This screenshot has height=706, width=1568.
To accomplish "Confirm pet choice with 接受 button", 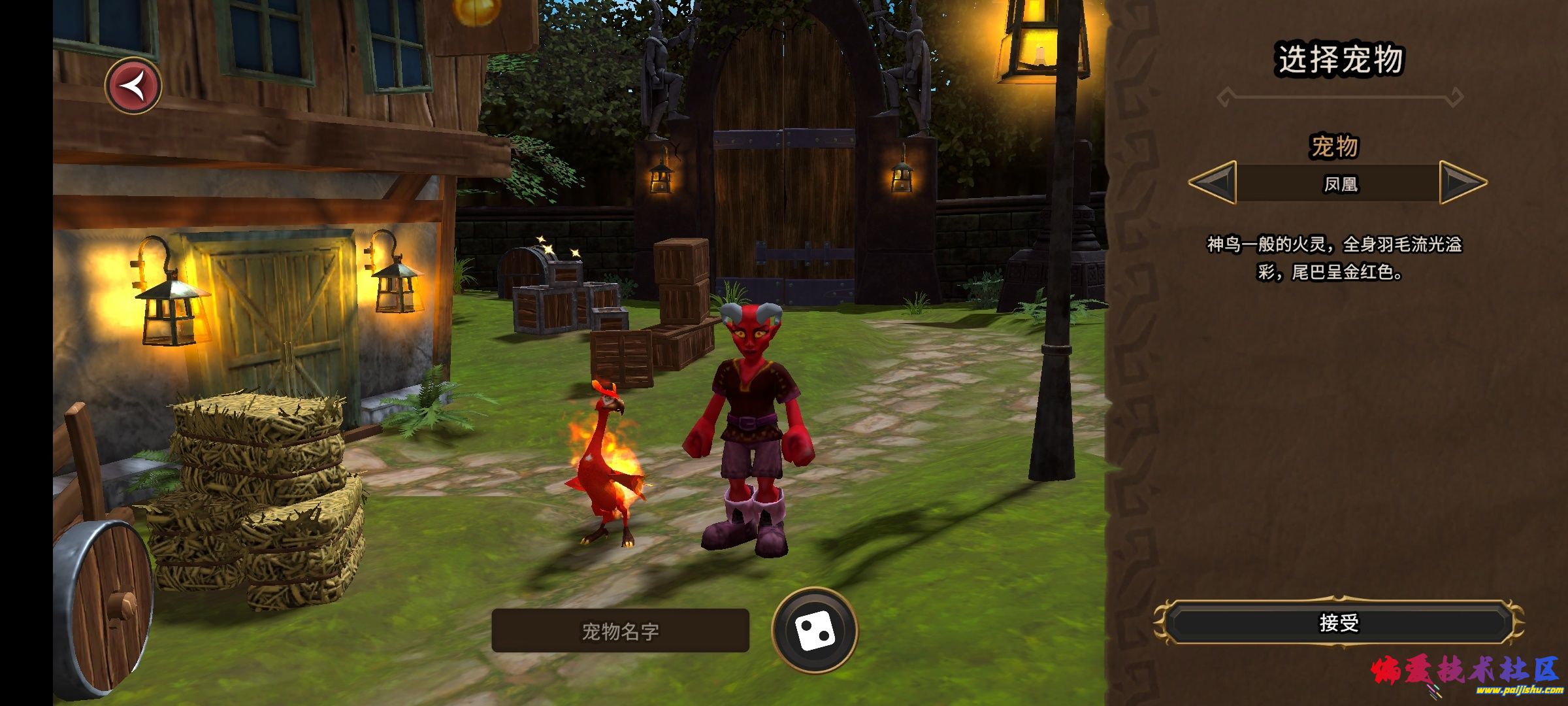I will click(x=1339, y=623).
